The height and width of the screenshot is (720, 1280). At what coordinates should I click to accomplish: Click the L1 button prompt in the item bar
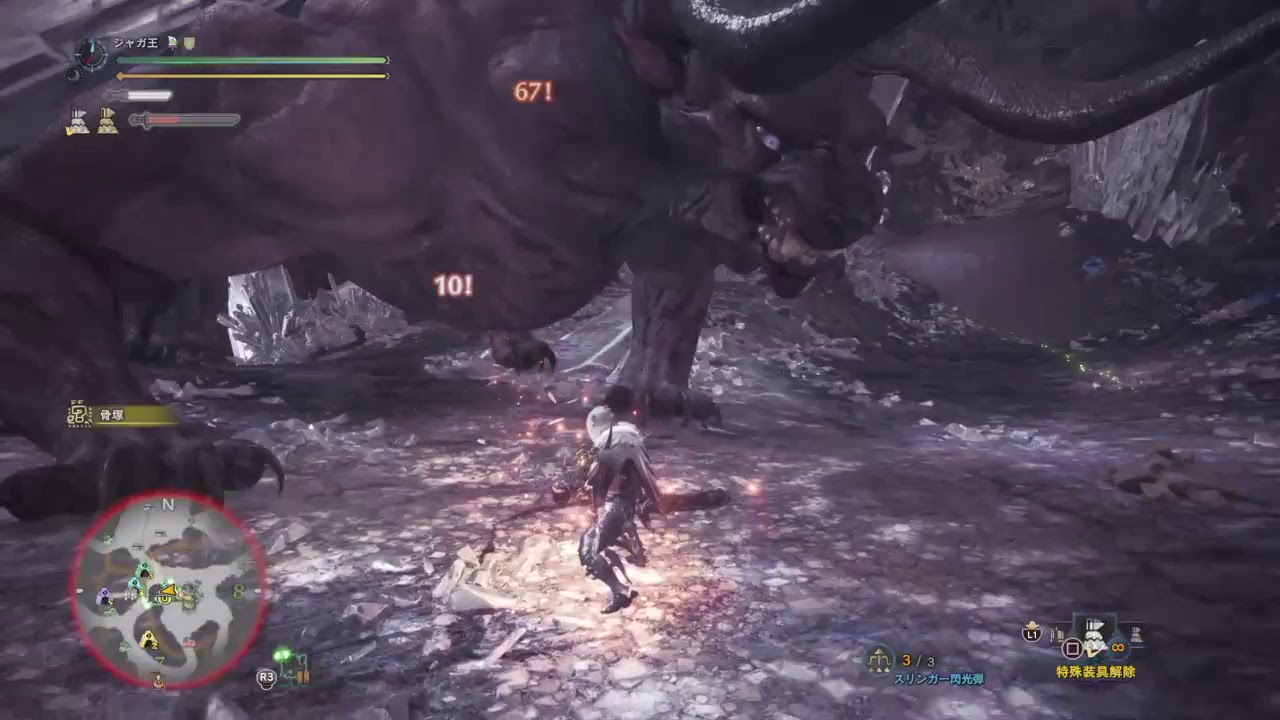1030,634
